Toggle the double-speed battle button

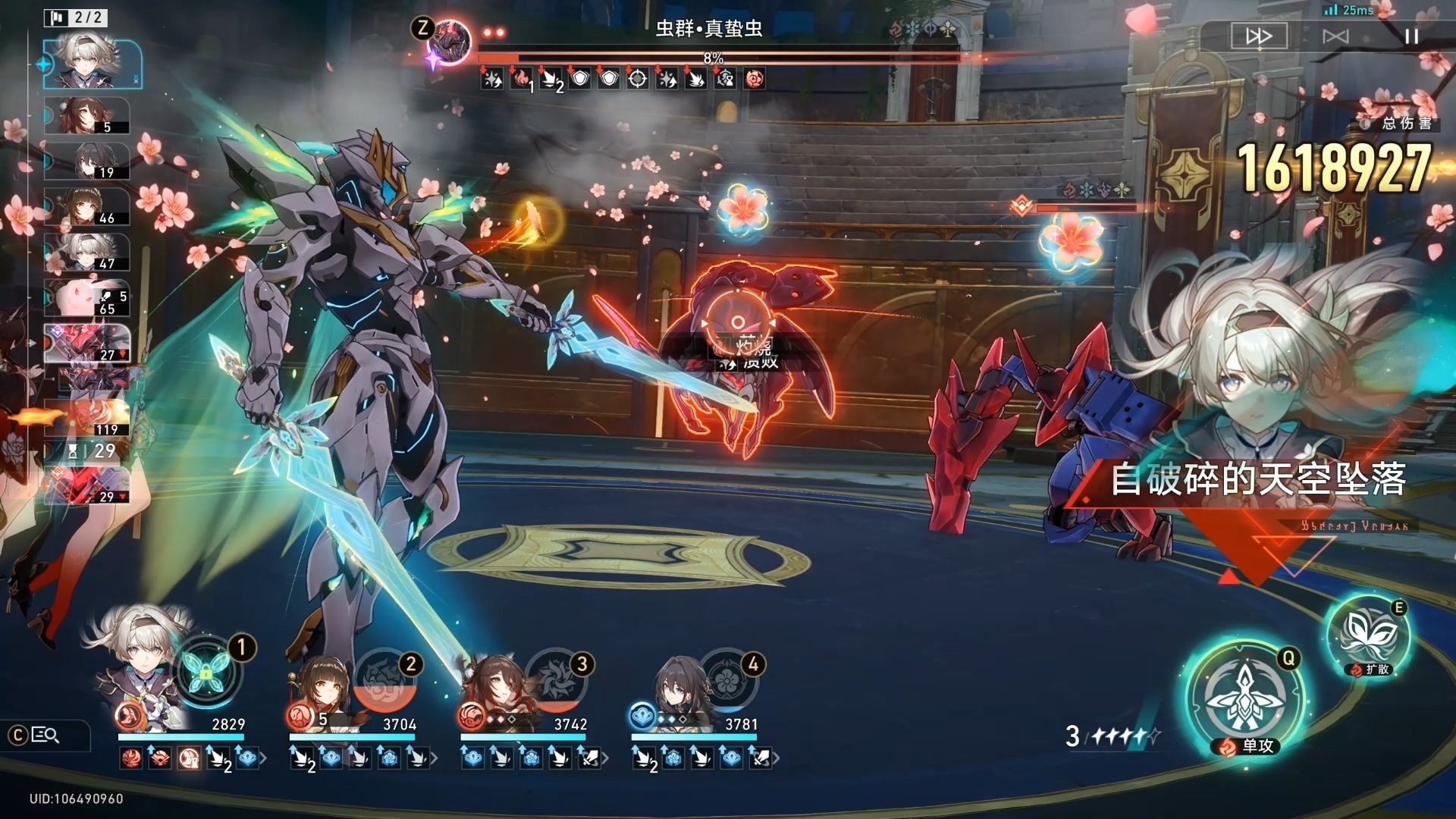(x=1259, y=36)
